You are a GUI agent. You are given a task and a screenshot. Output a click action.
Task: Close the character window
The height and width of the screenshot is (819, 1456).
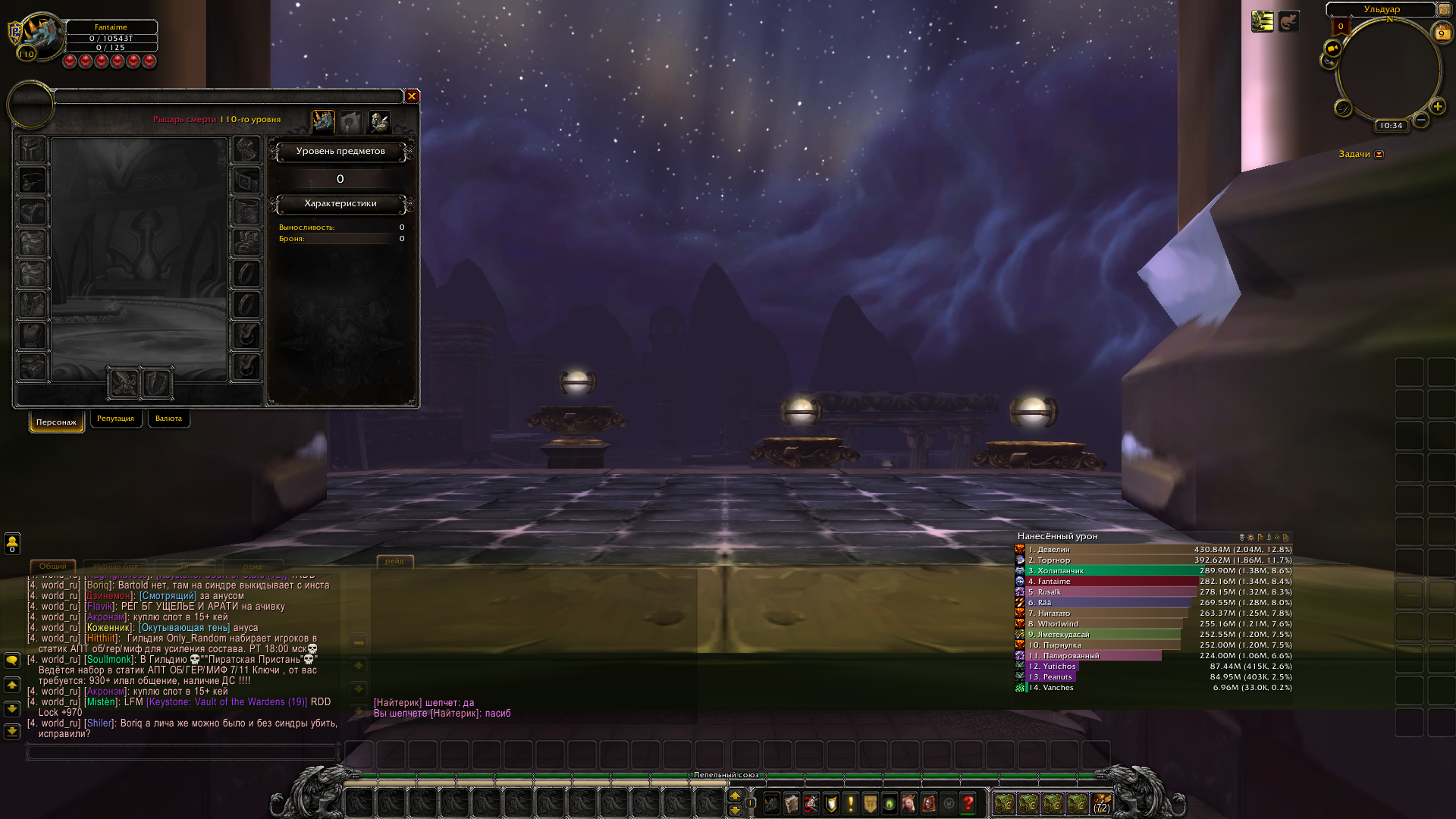tap(412, 96)
